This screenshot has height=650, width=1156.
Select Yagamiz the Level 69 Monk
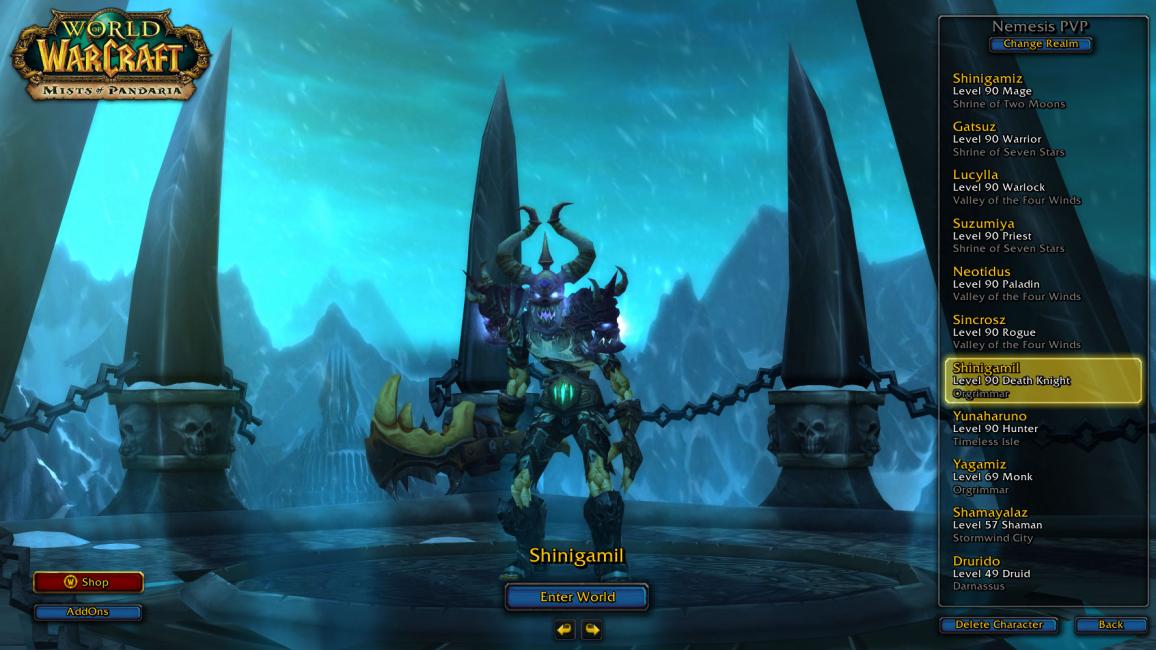[x=1040, y=477]
